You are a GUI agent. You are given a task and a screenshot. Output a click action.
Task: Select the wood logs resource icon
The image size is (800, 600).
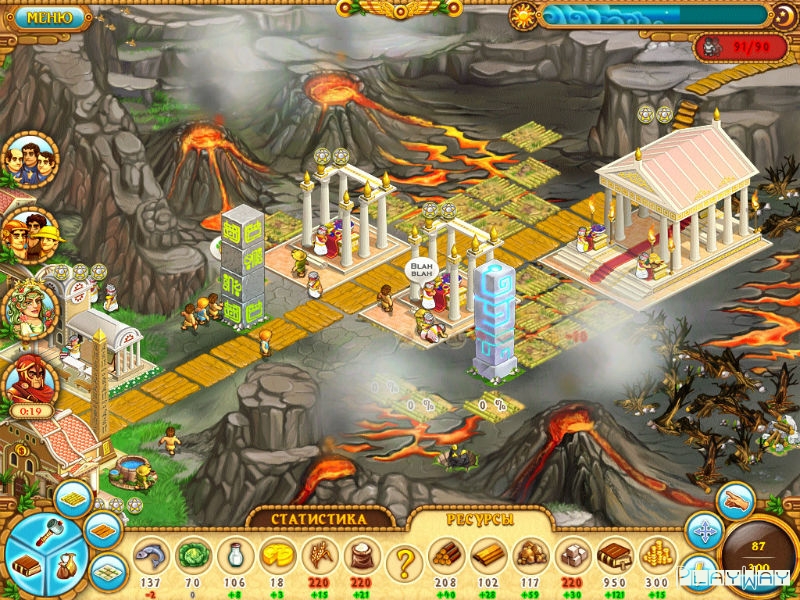coord(445,555)
